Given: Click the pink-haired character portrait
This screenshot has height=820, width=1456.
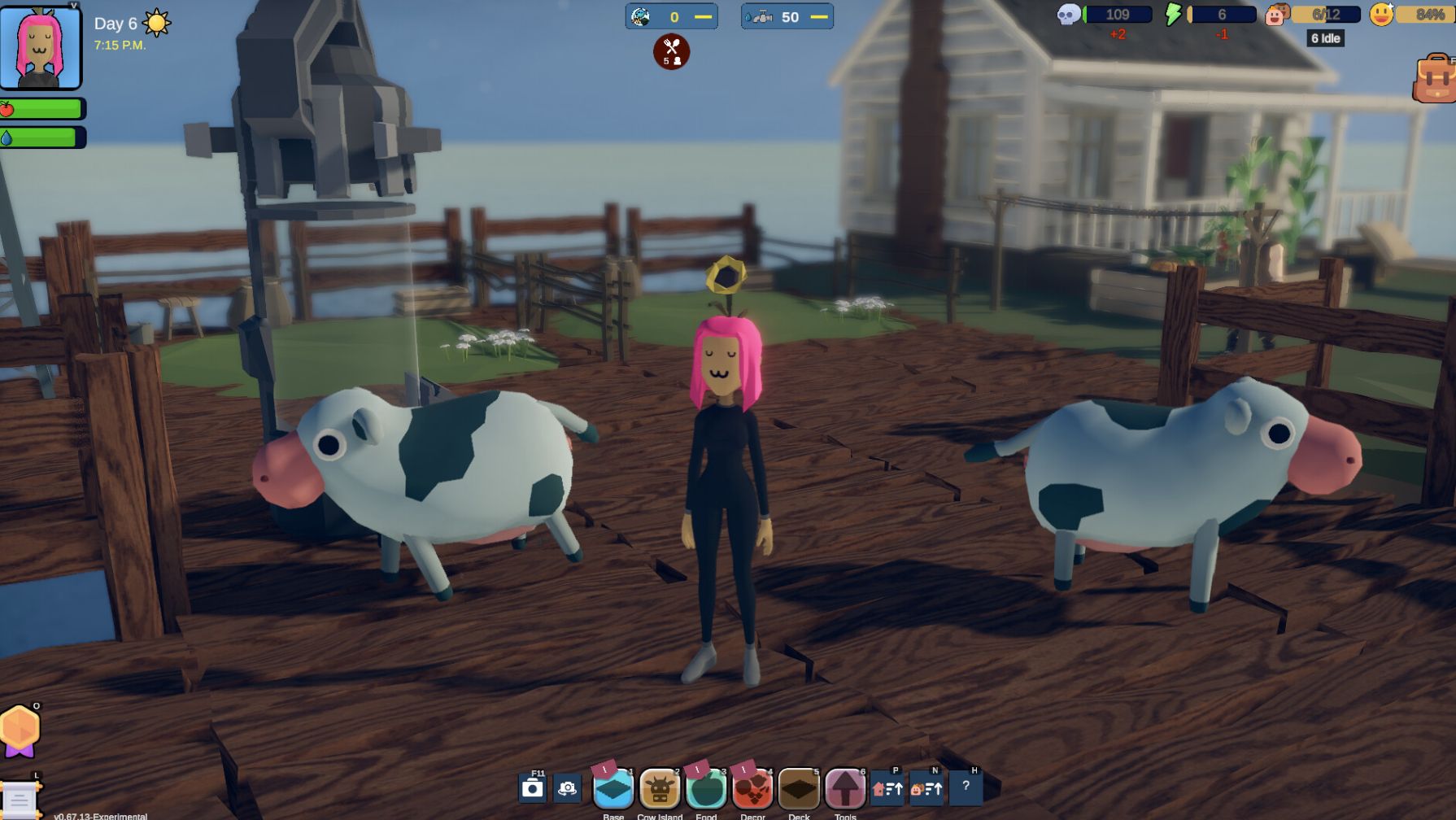Looking at the screenshot, I should (x=41, y=46).
